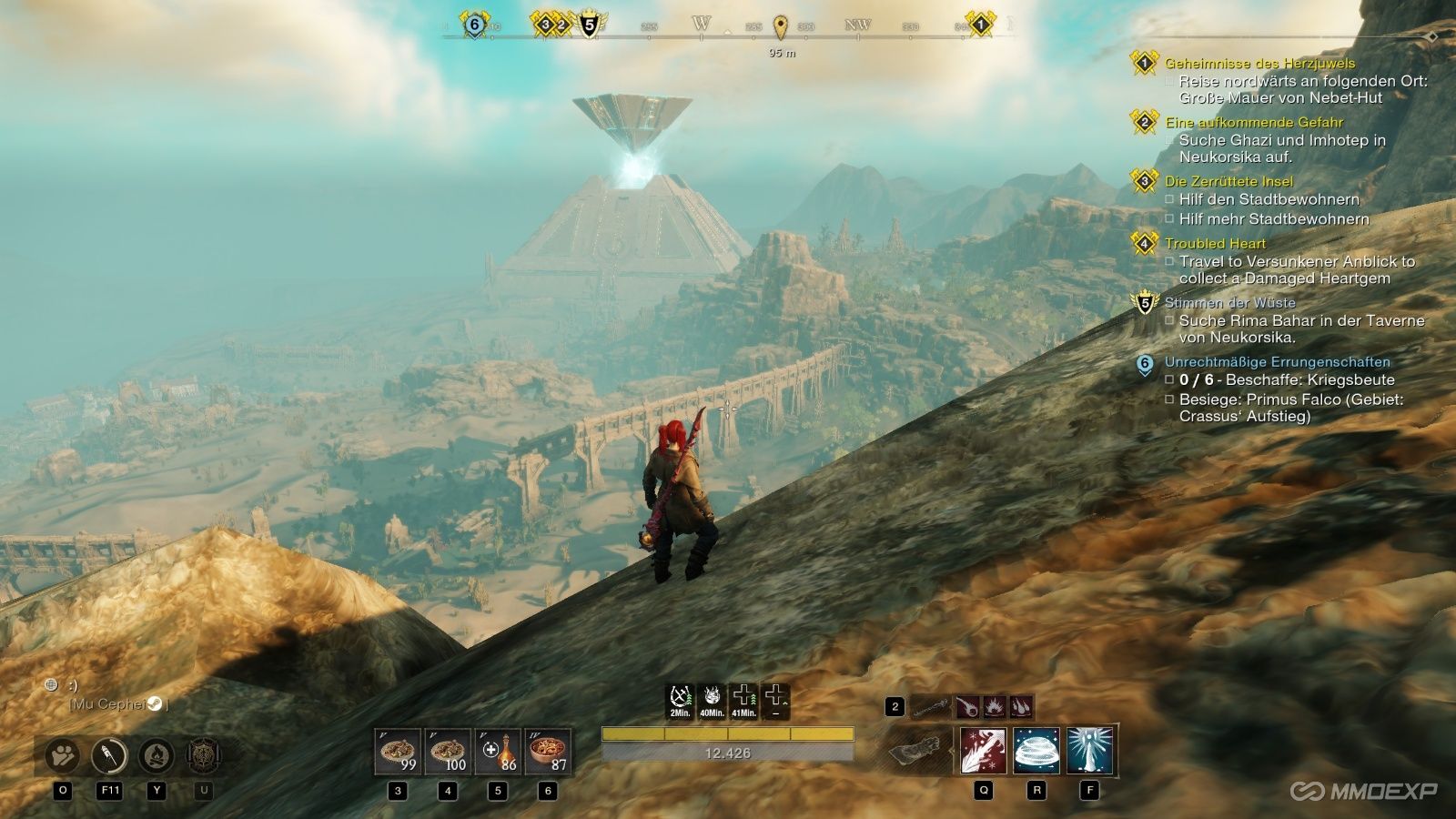1456x819 pixels.
Task: Activate the firework rocket icon
Action: click(110, 755)
